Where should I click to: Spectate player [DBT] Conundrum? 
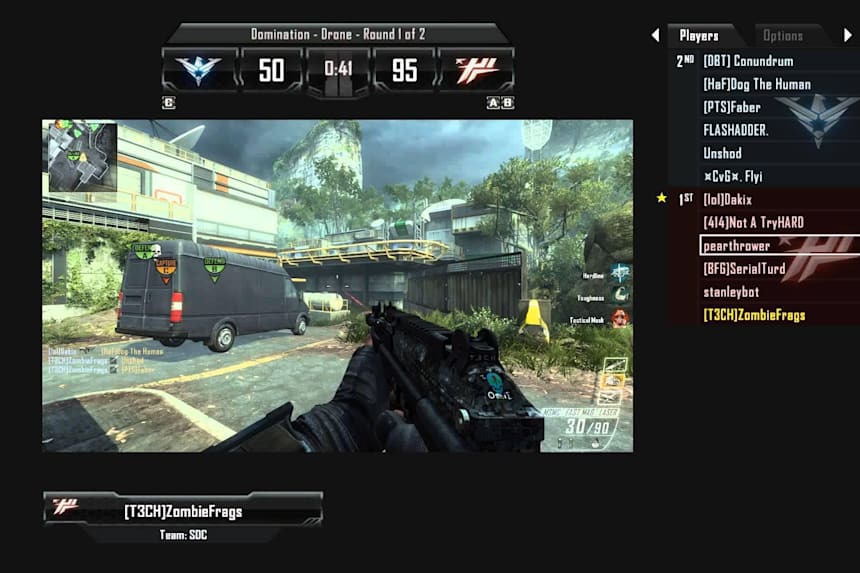pyautogui.click(x=747, y=61)
